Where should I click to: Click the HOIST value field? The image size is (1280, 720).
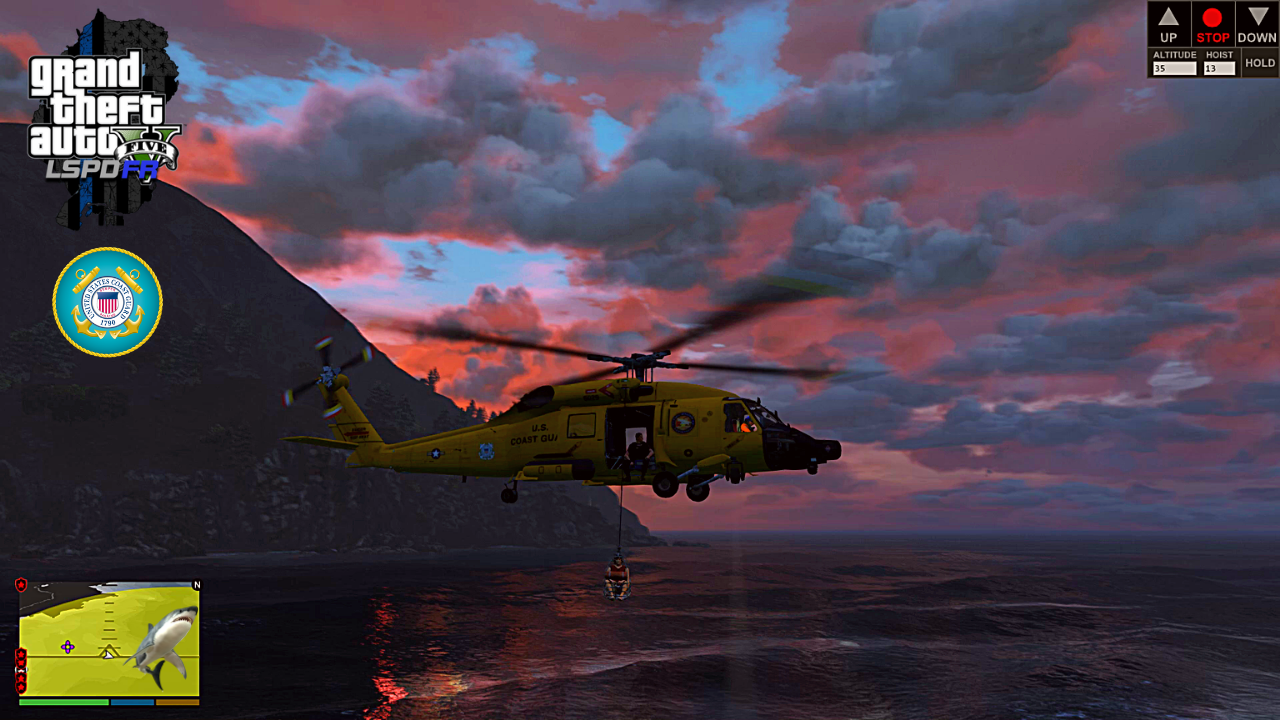1220,69
